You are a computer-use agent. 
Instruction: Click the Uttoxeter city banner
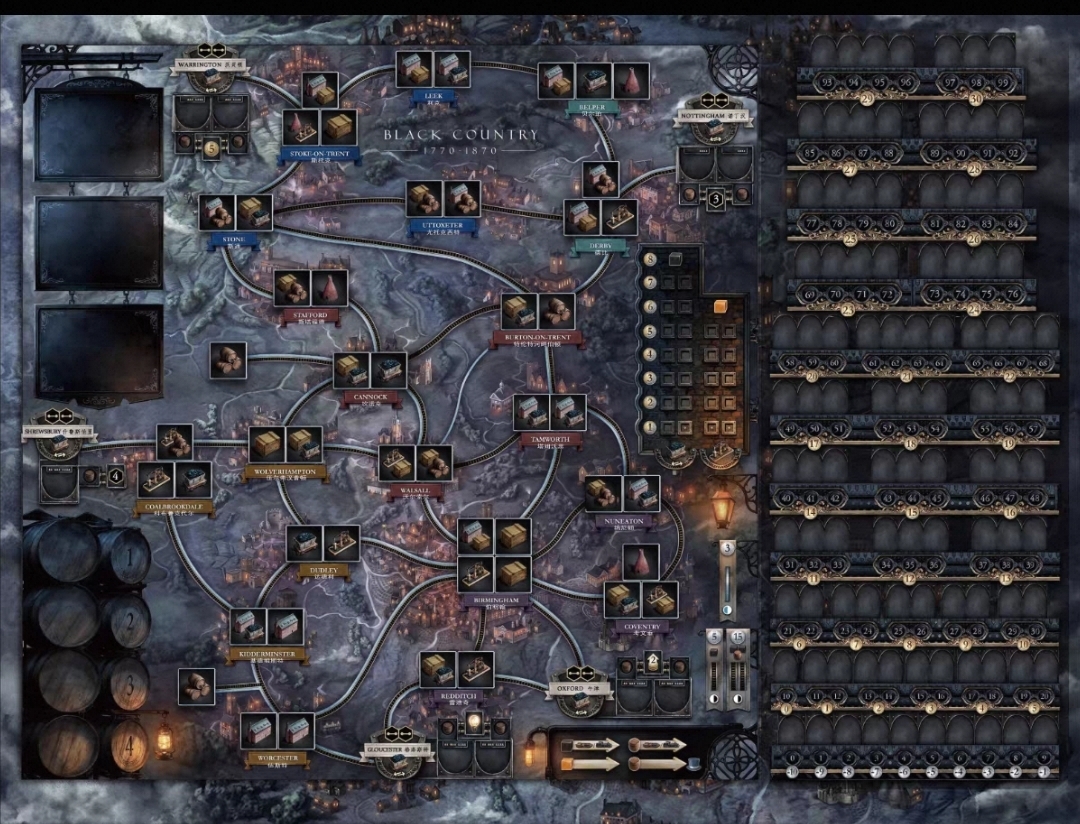click(x=441, y=226)
